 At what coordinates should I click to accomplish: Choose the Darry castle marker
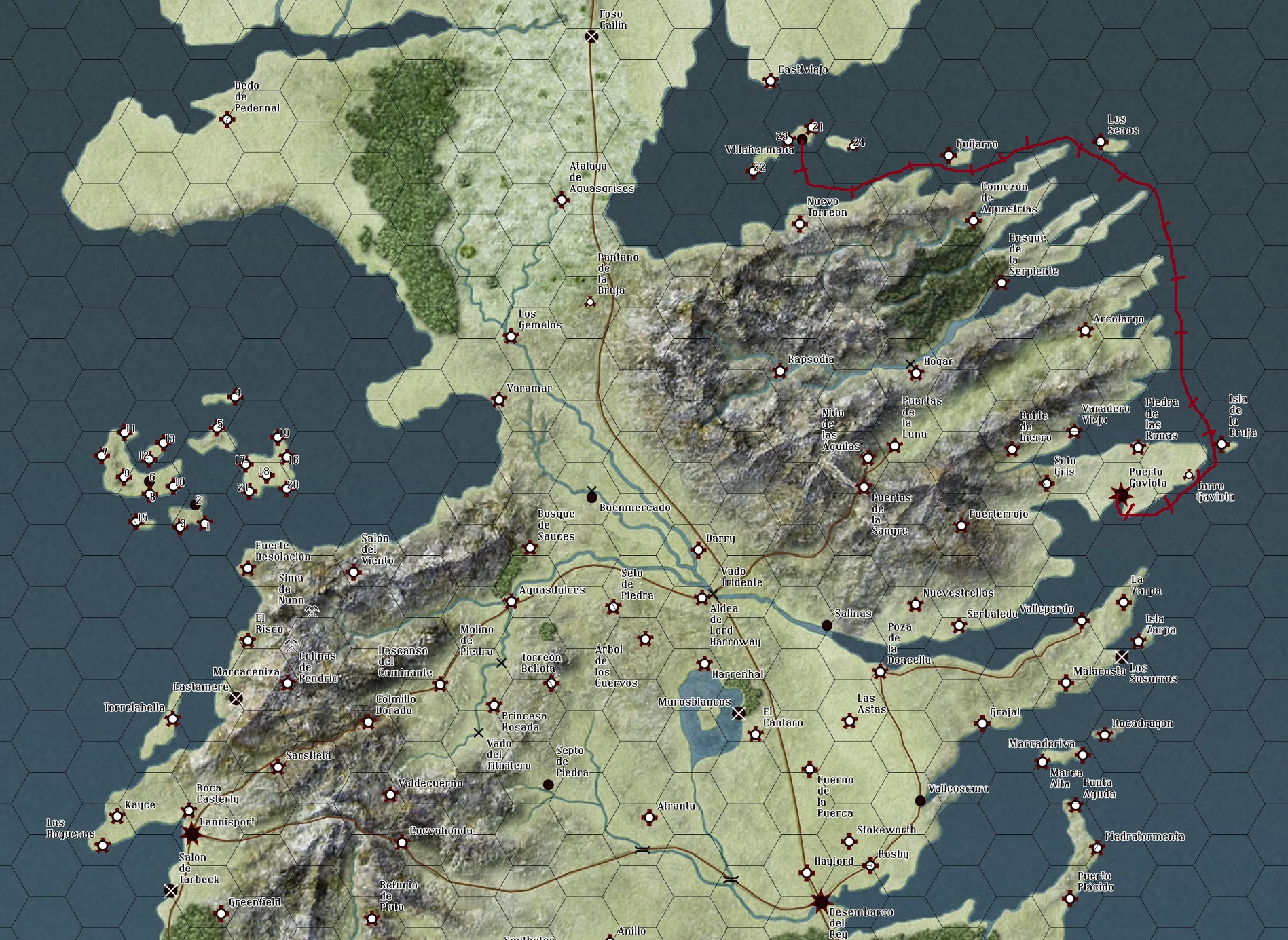pyautogui.click(x=698, y=549)
